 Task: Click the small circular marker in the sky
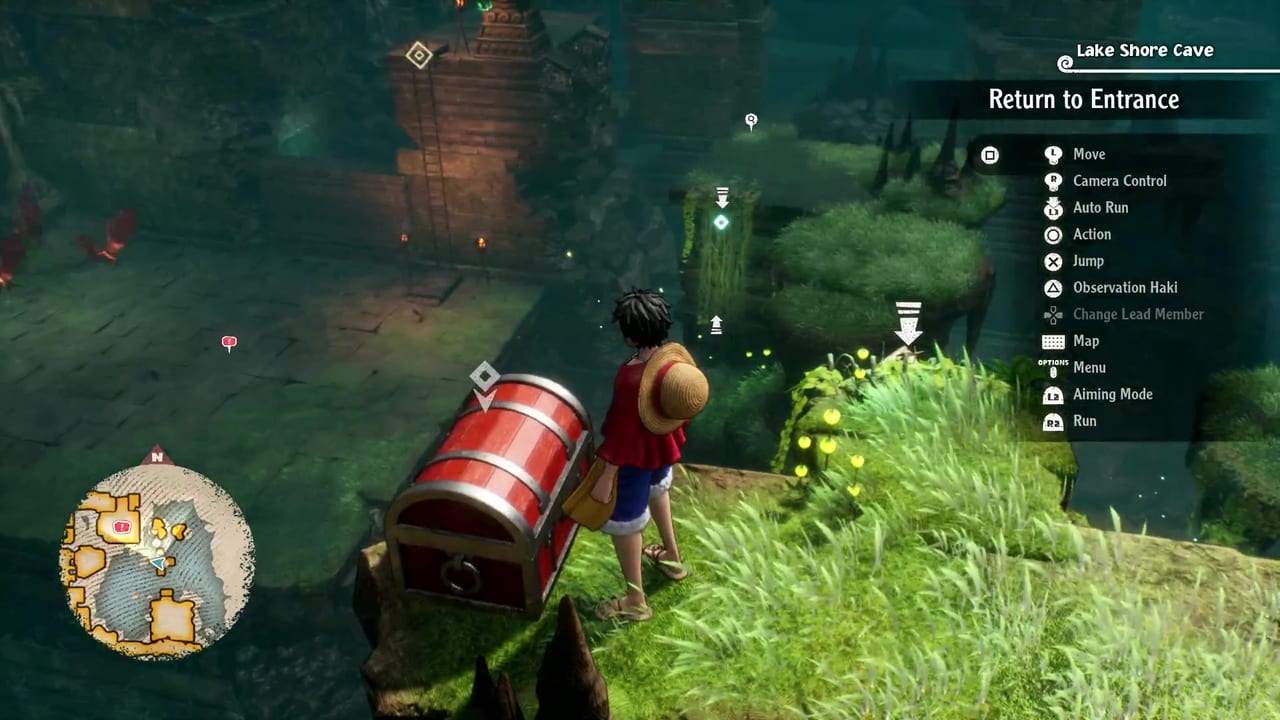pyautogui.click(x=751, y=120)
